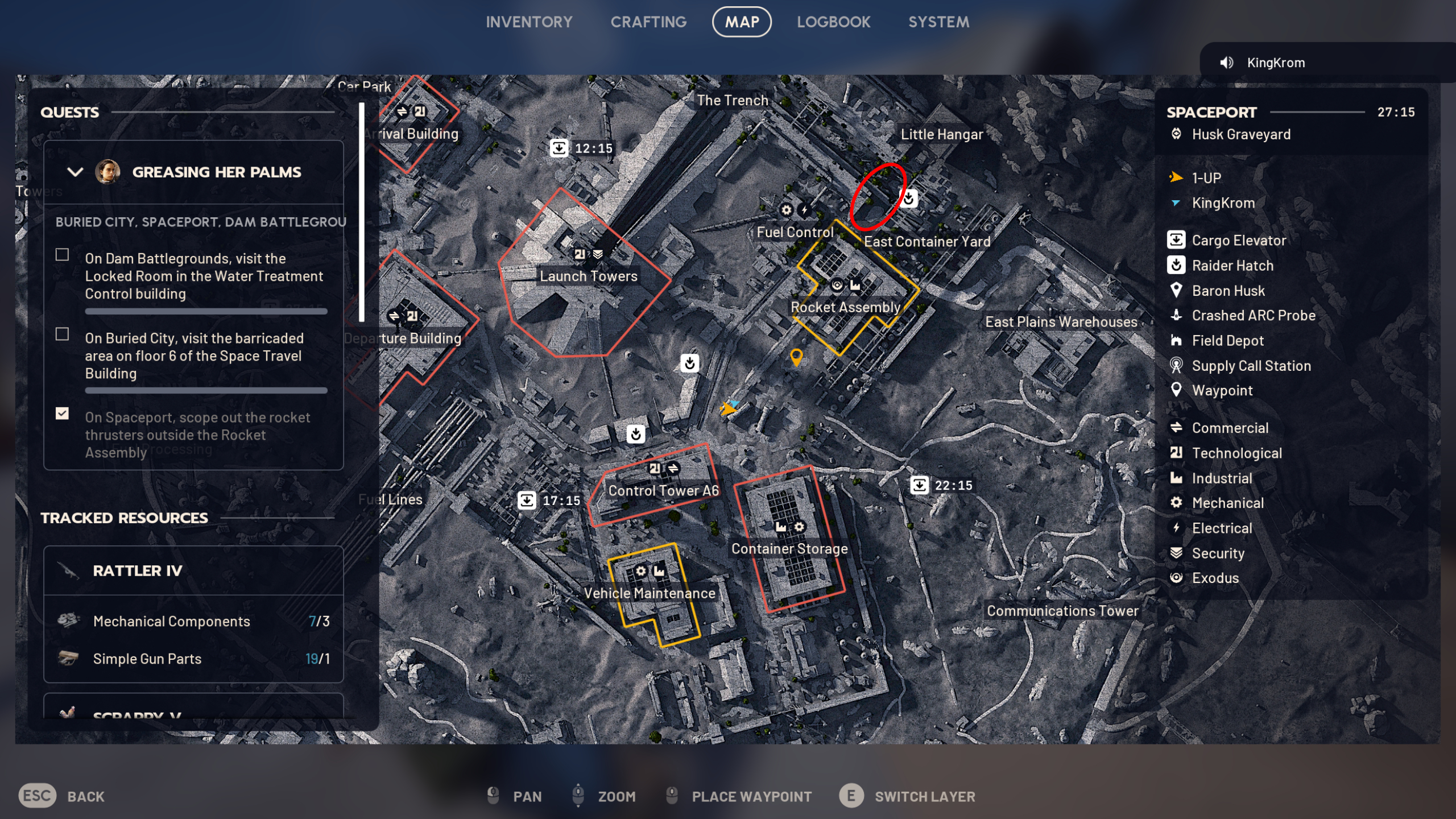Switch to the LOGBOOK tab
This screenshot has height=819, width=1456.
tap(834, 22)
